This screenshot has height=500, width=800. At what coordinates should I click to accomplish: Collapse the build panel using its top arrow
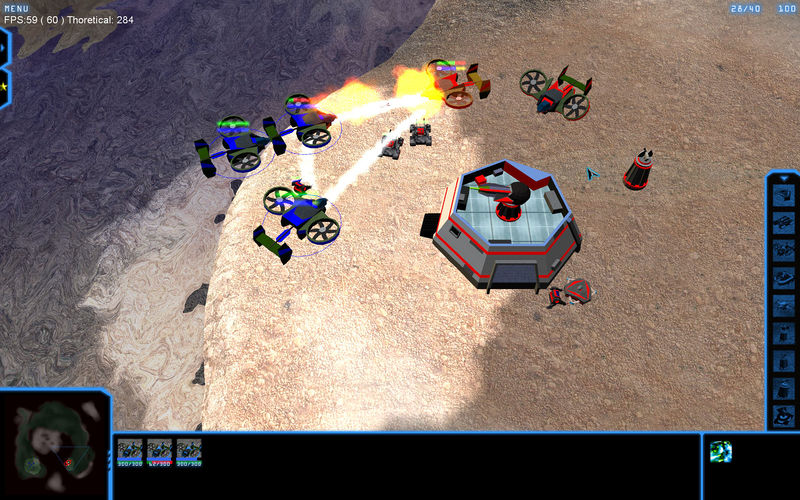coord(784,179)
